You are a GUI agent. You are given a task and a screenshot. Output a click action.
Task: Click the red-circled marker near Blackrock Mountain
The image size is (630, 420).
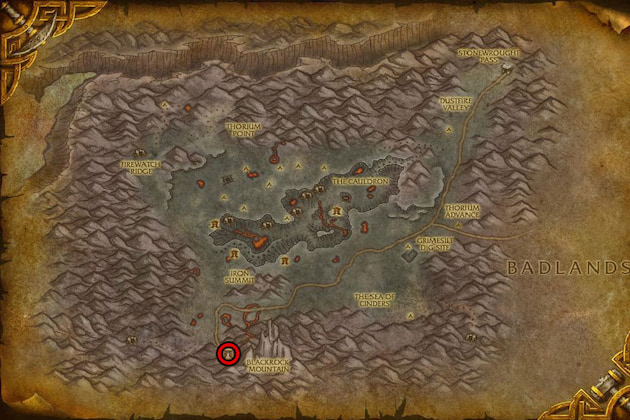click(228, 353)
